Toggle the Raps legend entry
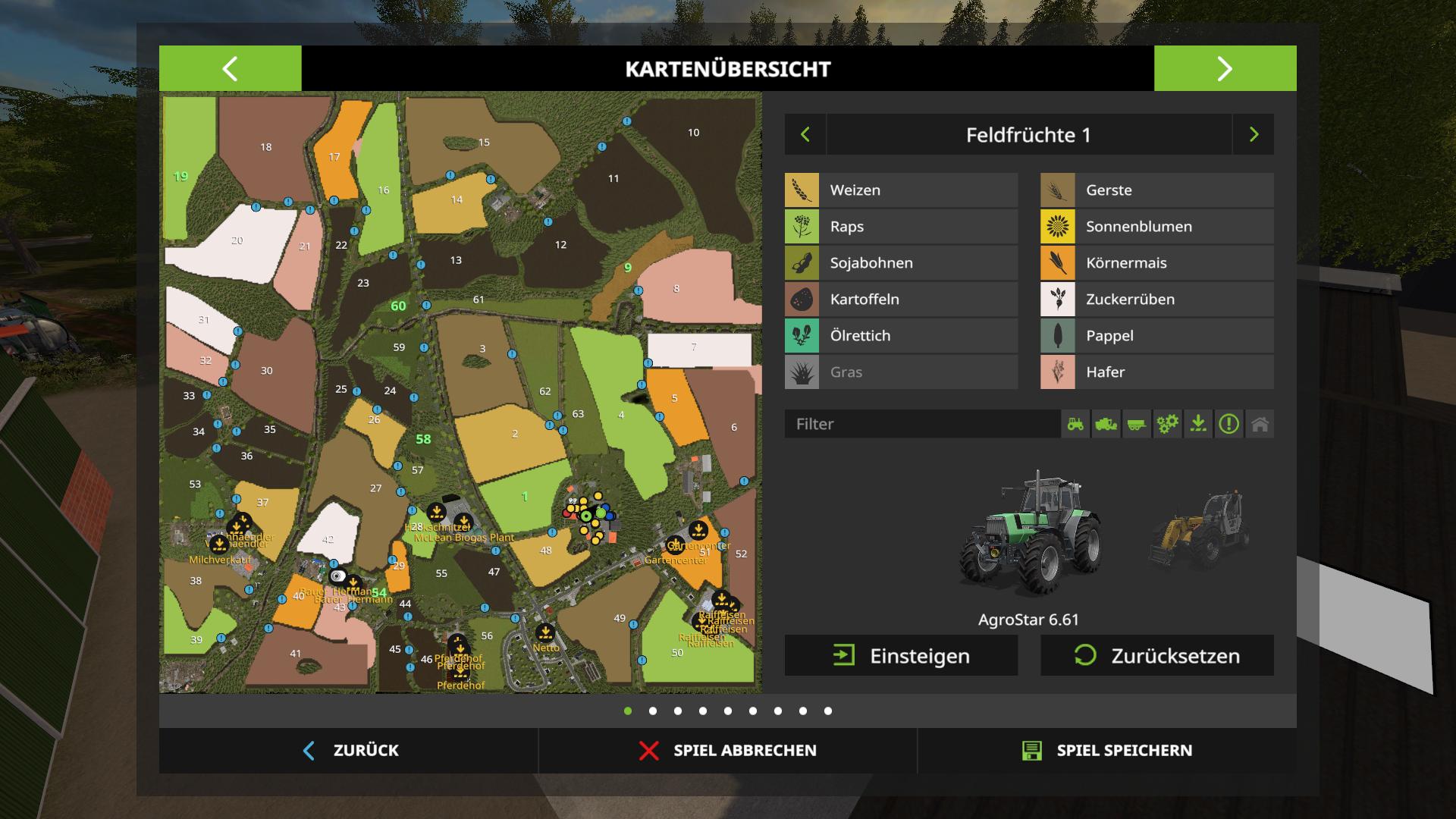This screenshot has height=819, width=1456. pyautogui.click(x=901, y=227)
